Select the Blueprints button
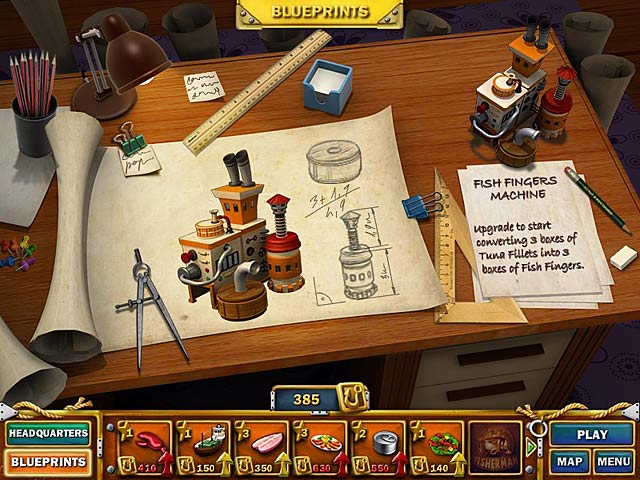The height and width of the screenshot is (480, 640). click(47, 463)
